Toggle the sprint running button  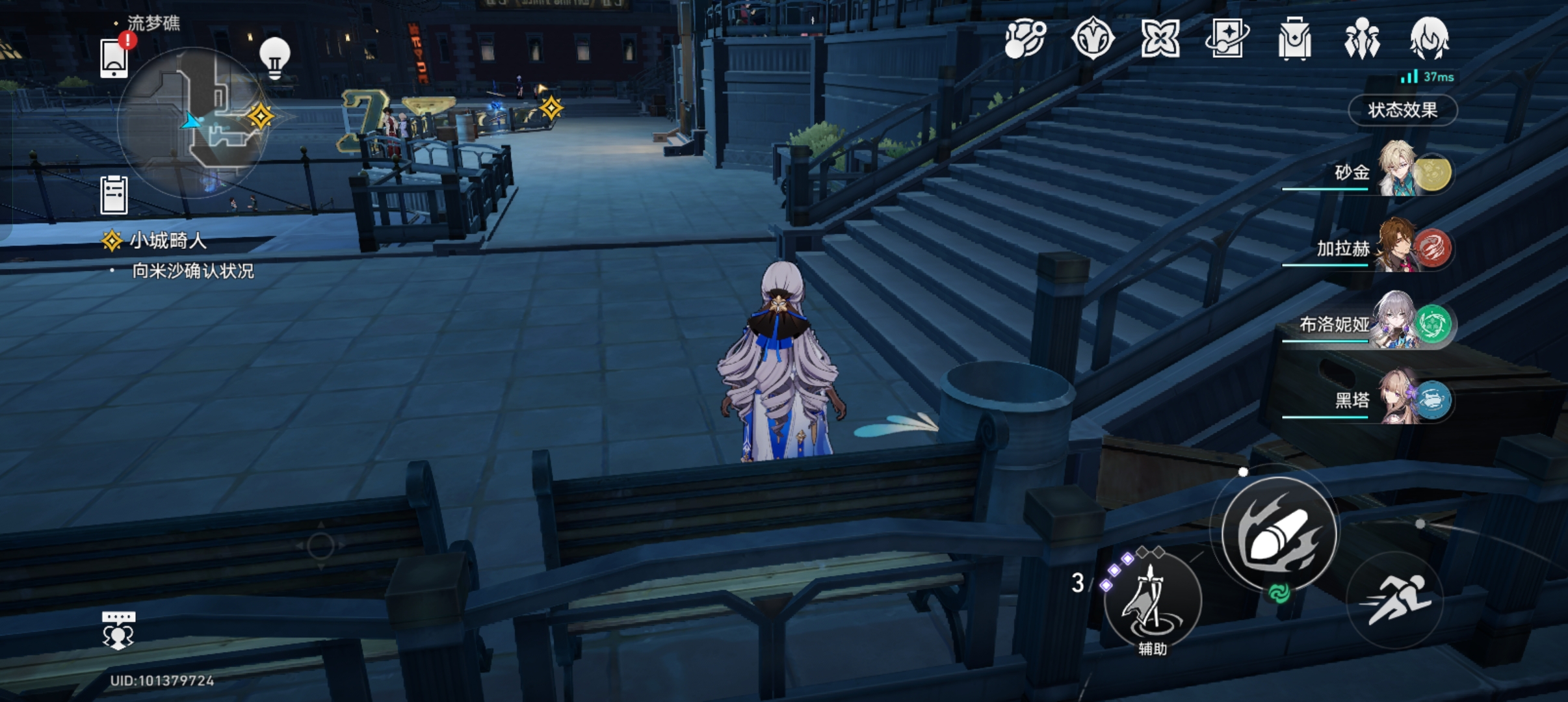pyautogui.click(x=1394, y=600)
